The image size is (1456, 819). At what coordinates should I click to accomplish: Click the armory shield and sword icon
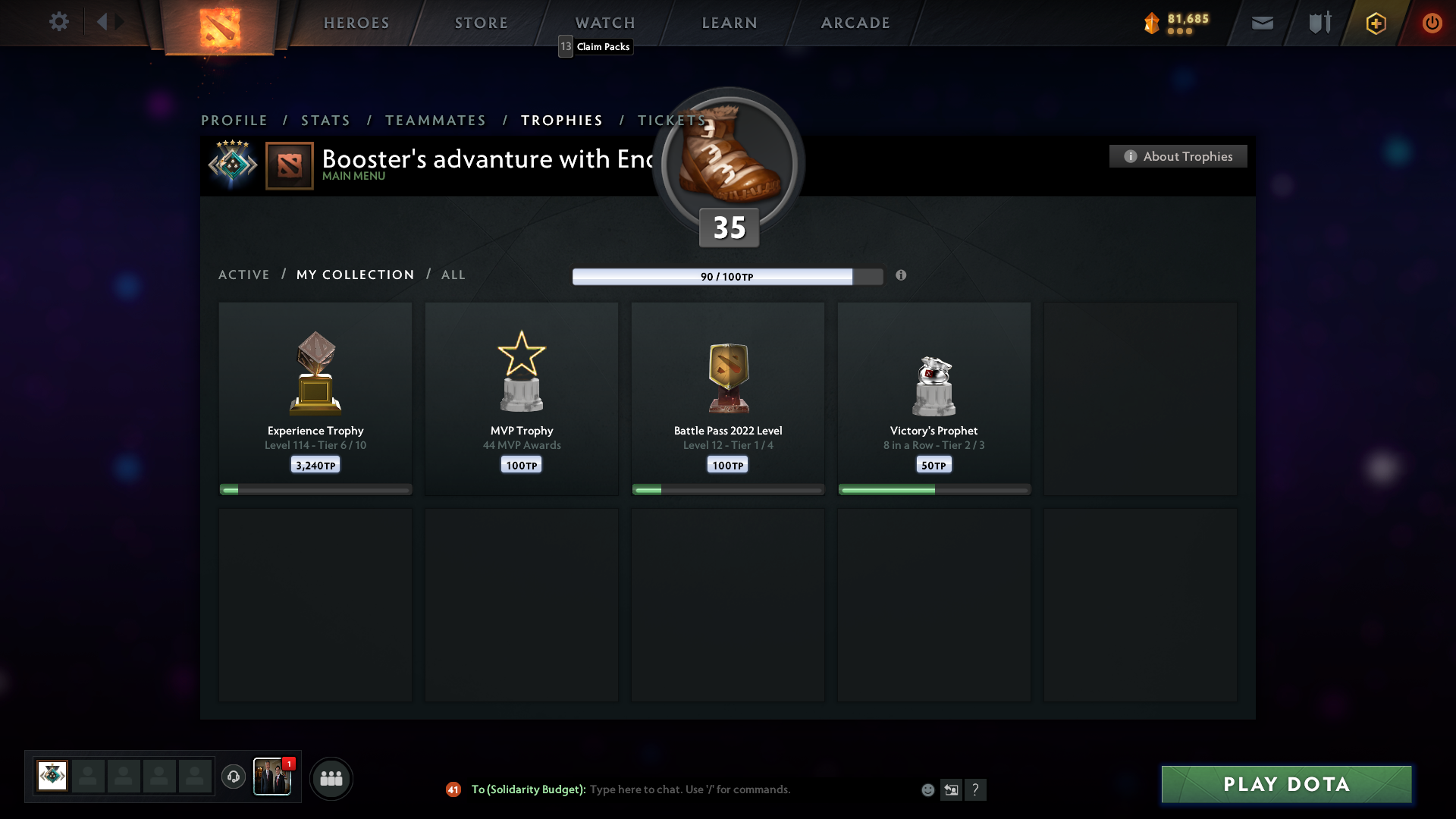[x=1319, y=23]
